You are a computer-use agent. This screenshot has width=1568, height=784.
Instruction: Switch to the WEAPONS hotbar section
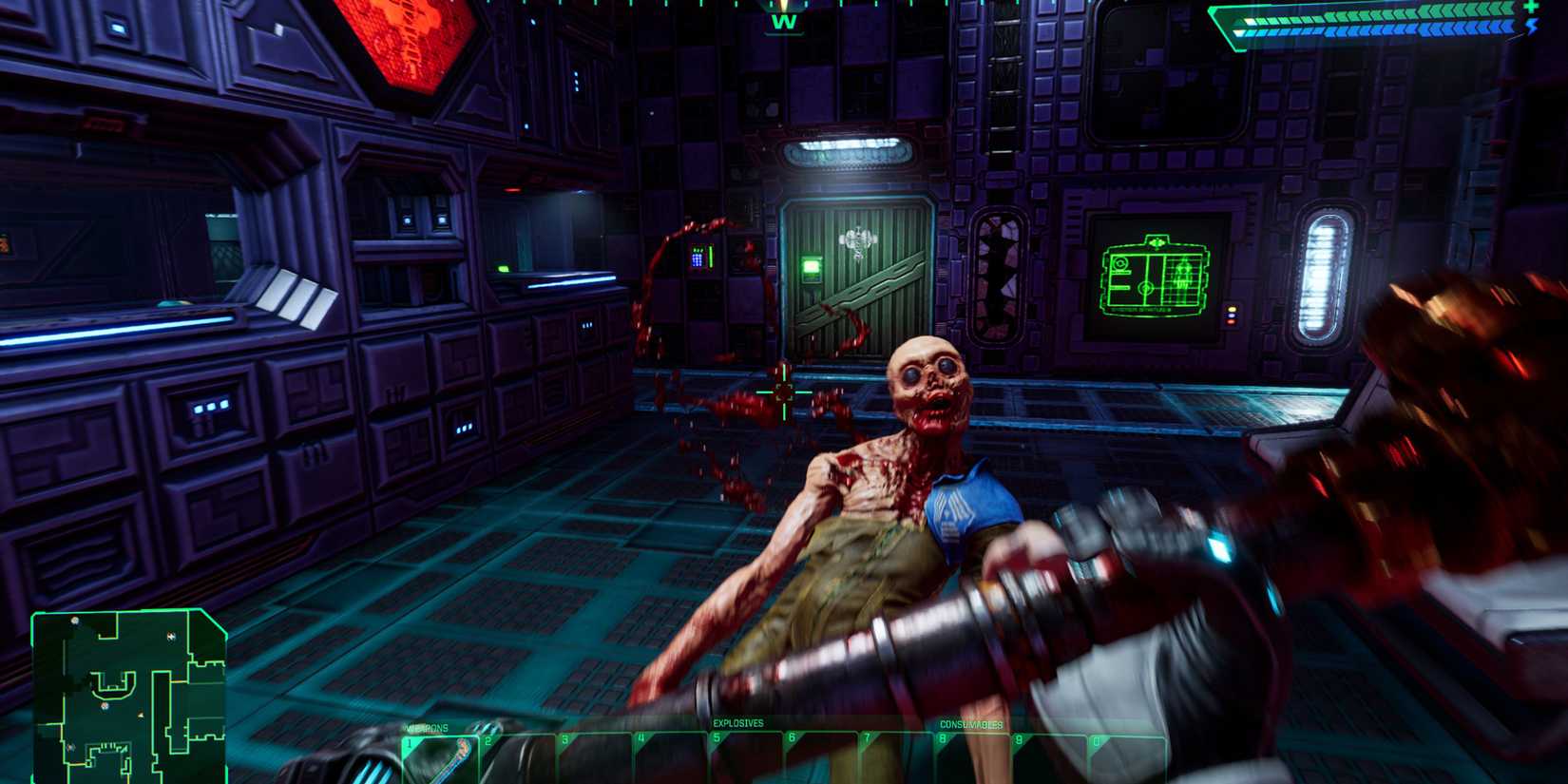(424, 727)
